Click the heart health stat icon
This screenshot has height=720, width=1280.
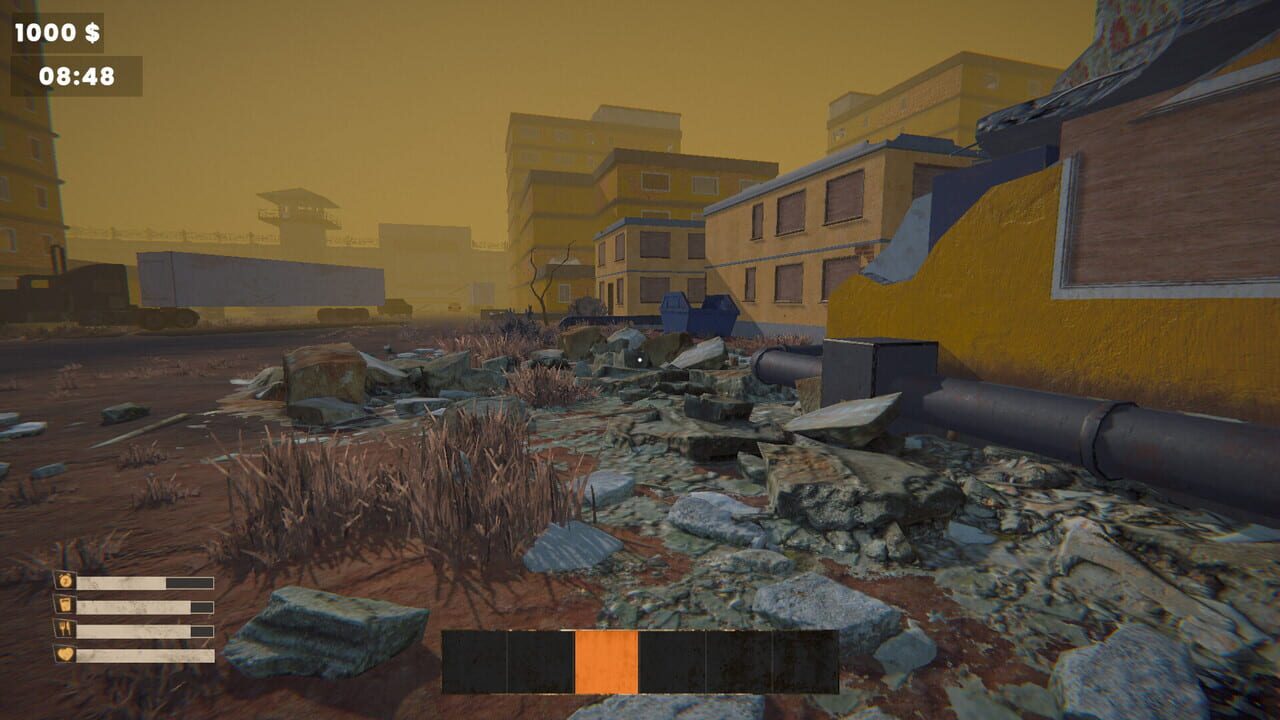[x=64, y=655]
